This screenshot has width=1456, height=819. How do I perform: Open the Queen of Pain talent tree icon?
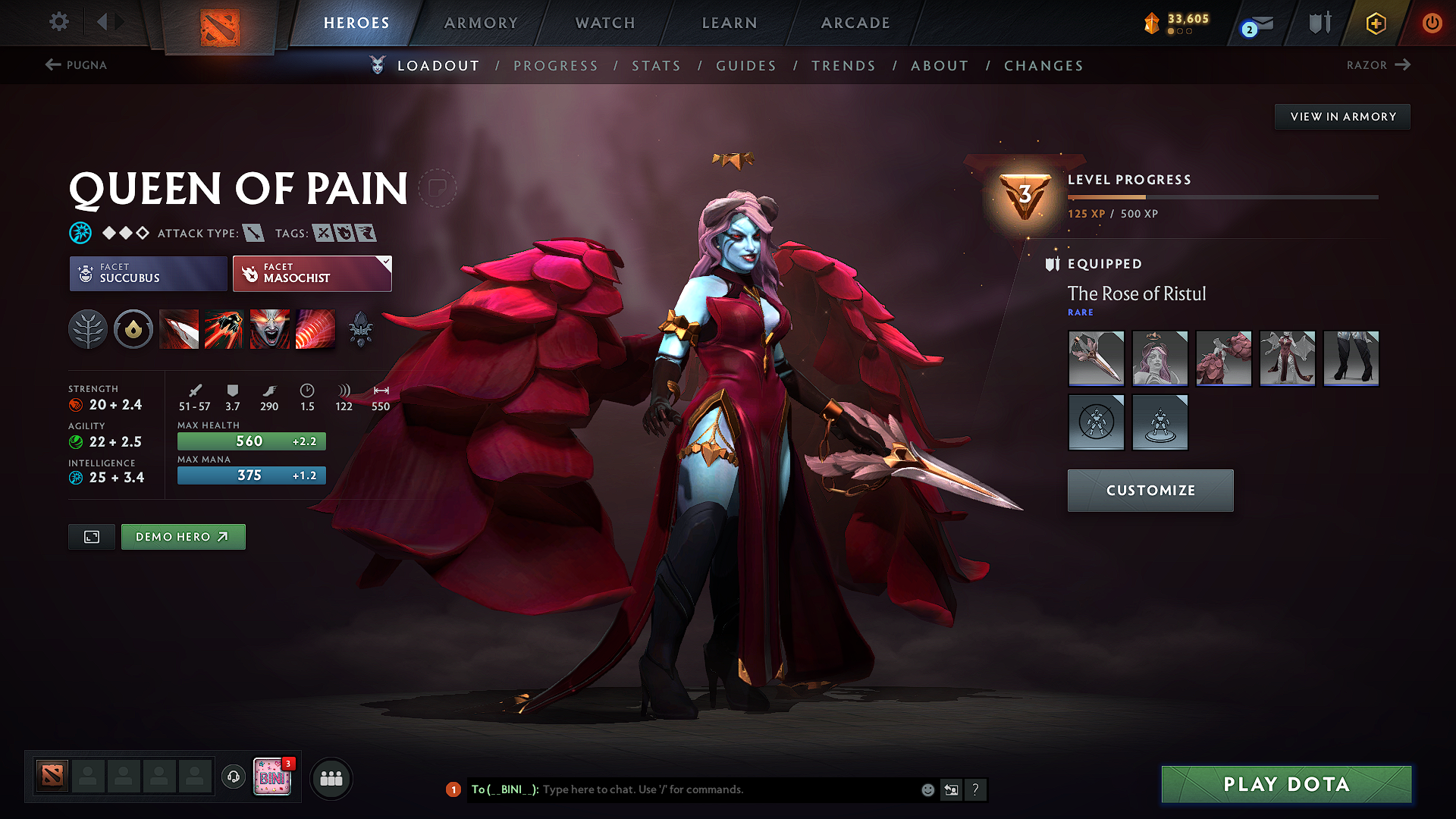click(x=88, y=328)
